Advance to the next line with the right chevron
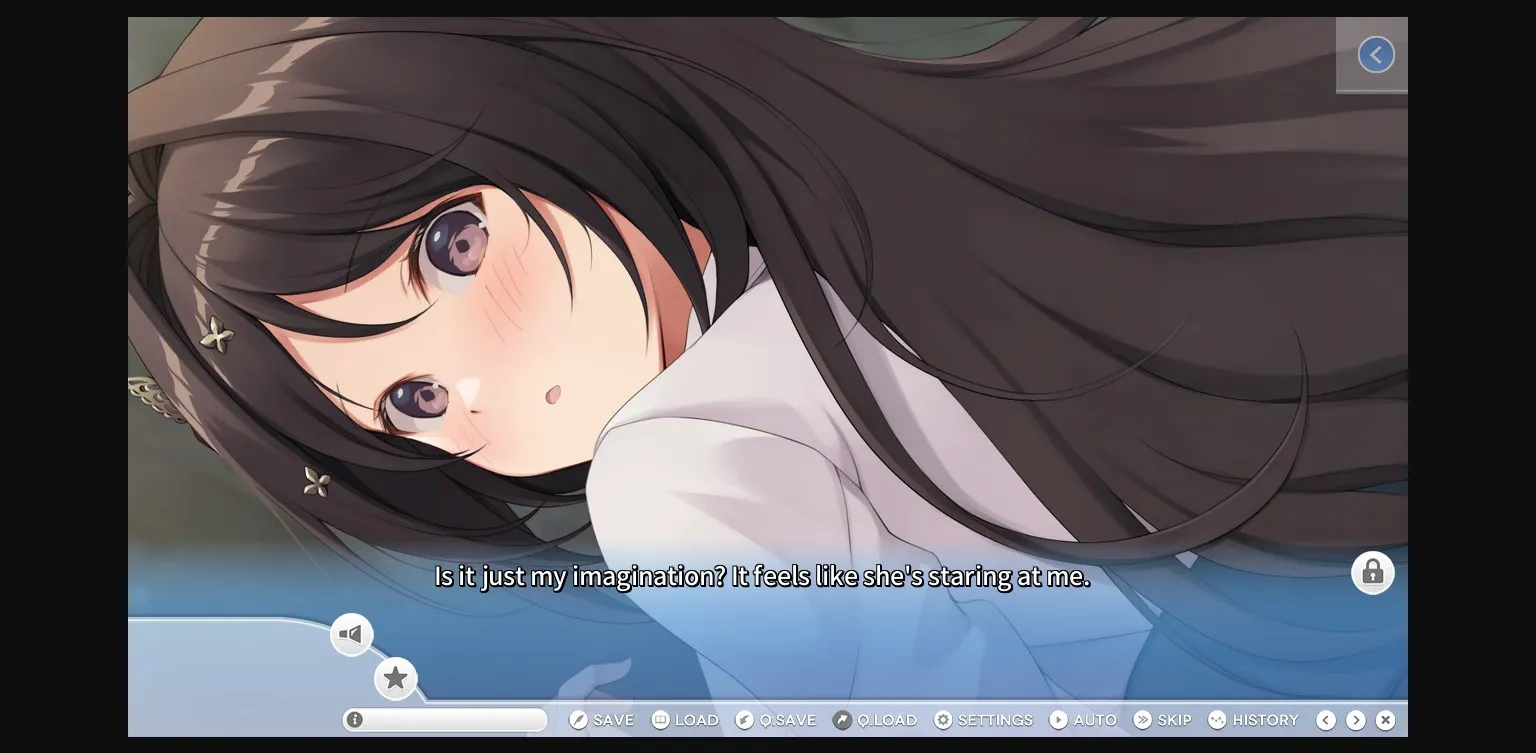This screenshot has height=753, width=1536. [1356, 719]
